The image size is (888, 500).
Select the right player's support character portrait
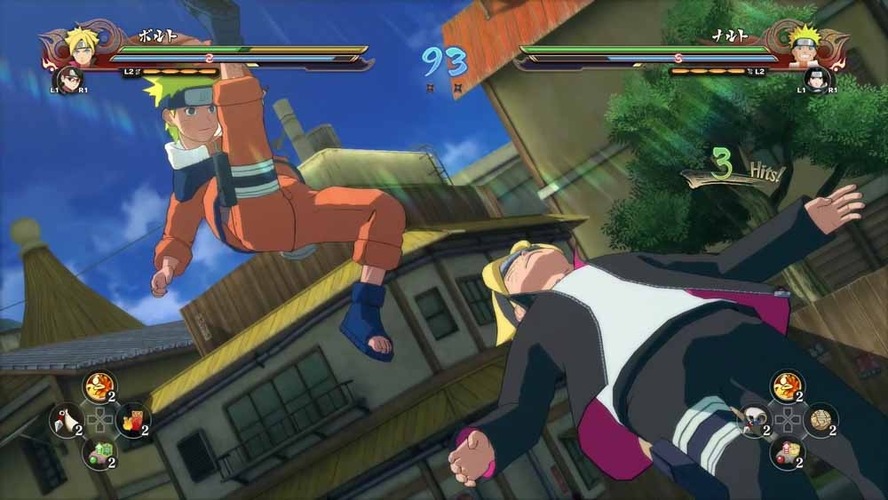pos(817,78)
